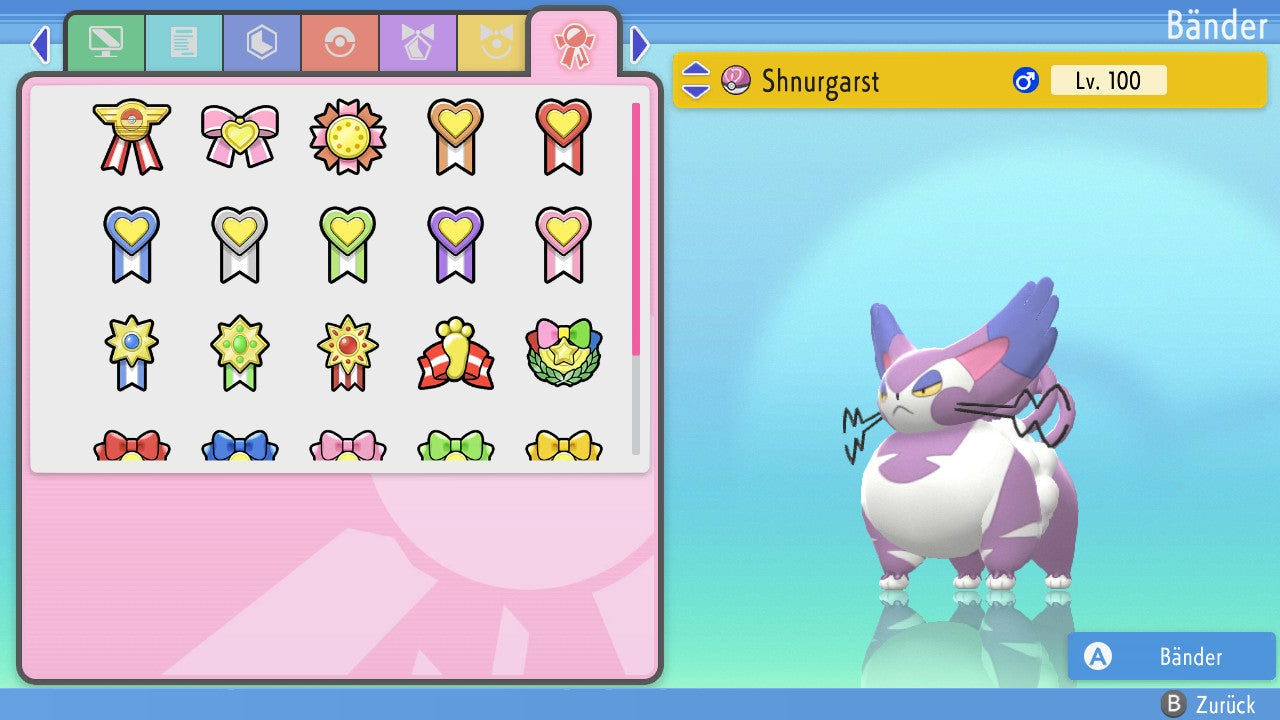This screenshot has width=1280, height=720.
Task: Open the yellow tab
Action: point(492,43)
